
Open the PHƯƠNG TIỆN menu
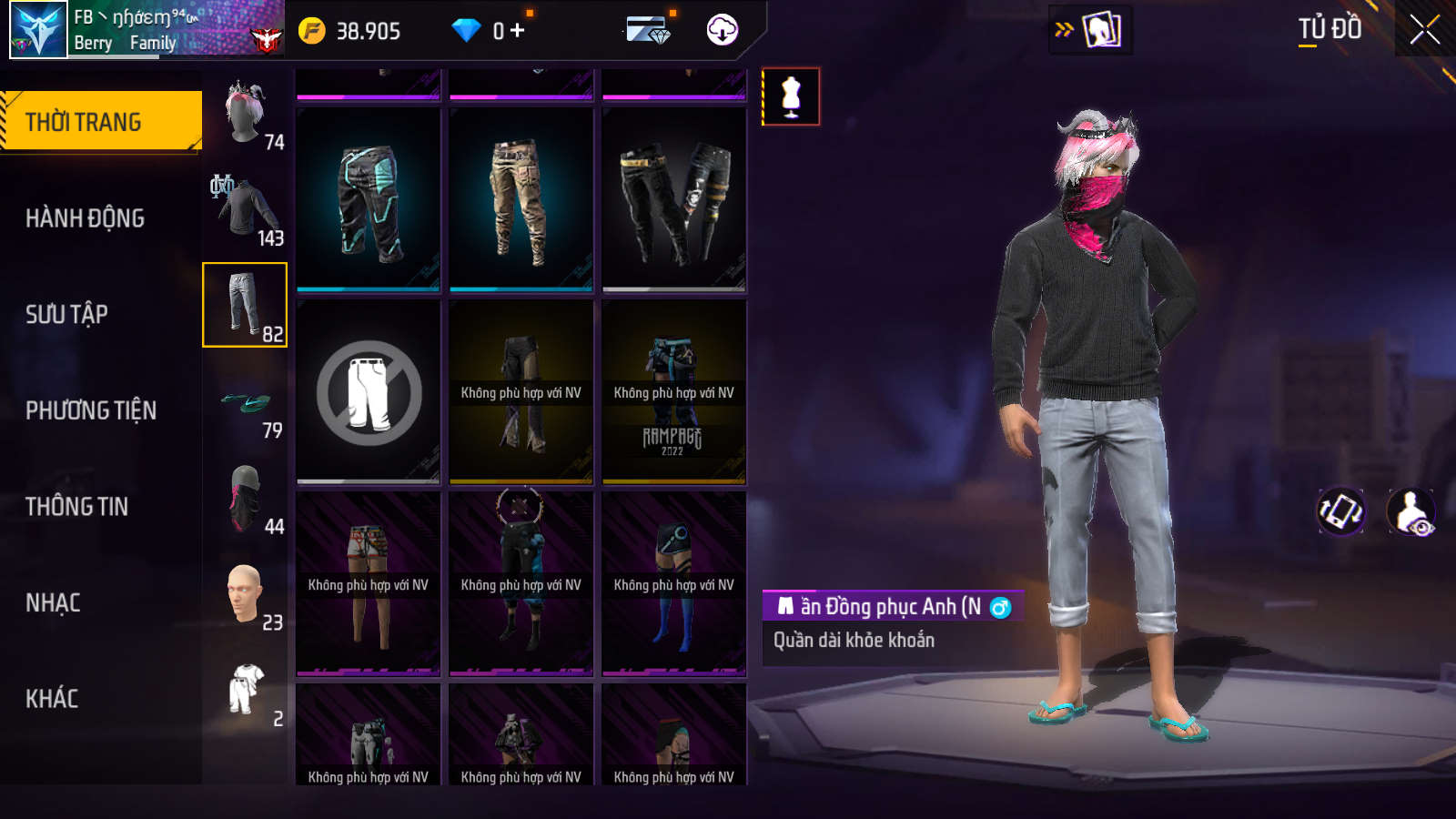(x=91, y=410)
